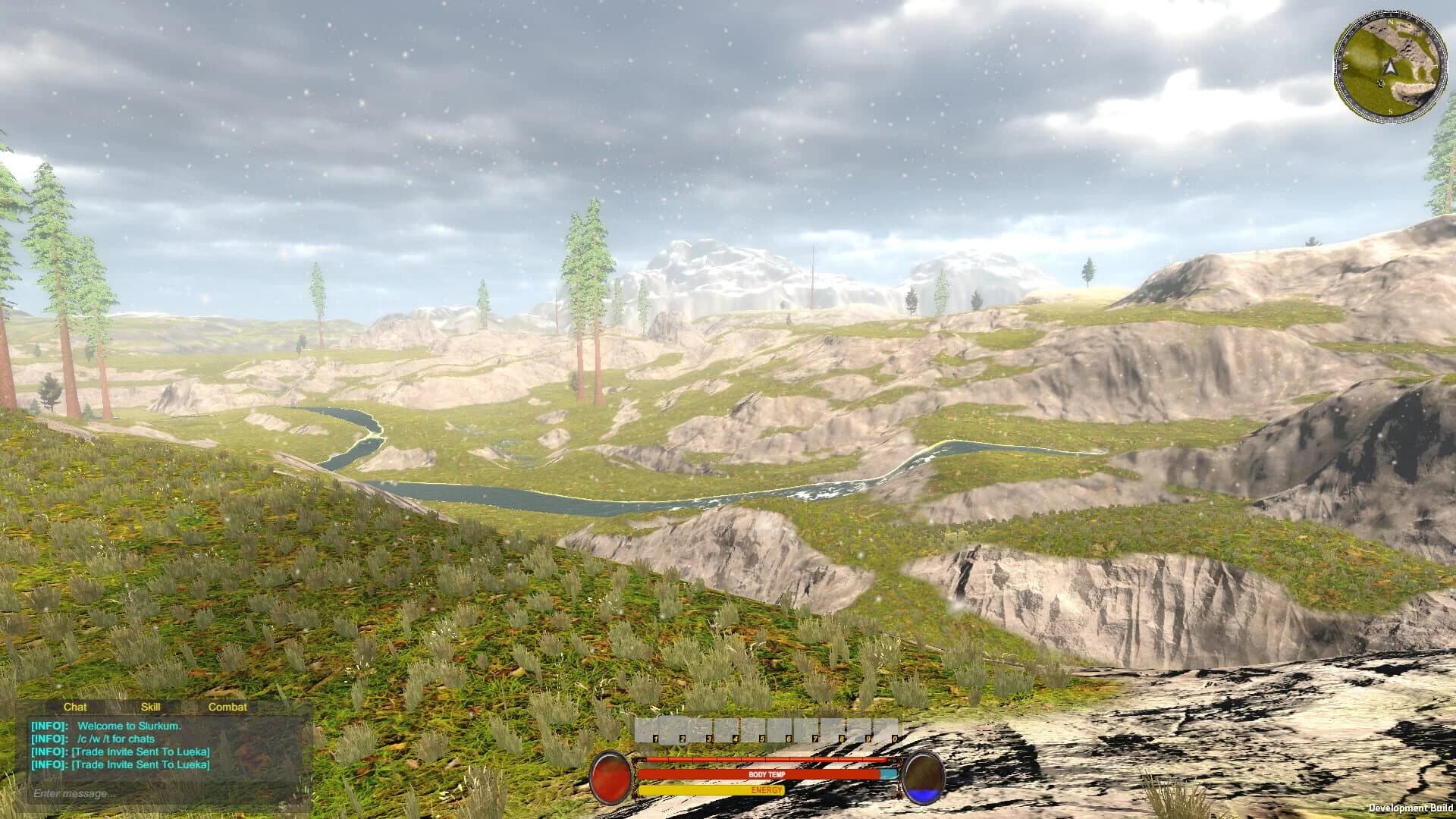Open the compass minimap
The height and width of the screenshot is (819, 1456).
1388,67
